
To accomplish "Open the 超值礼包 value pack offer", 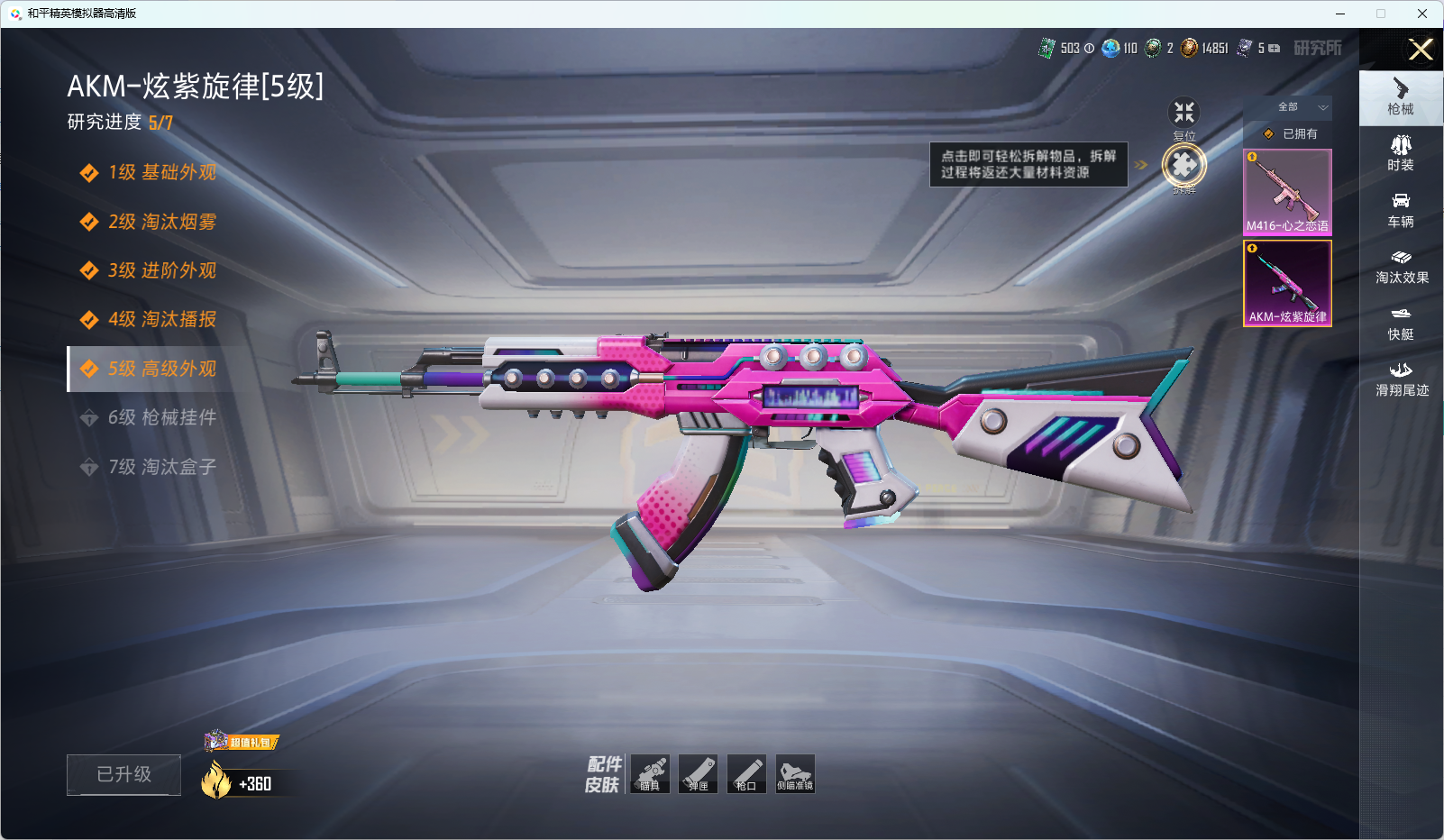I will (242, 742).
